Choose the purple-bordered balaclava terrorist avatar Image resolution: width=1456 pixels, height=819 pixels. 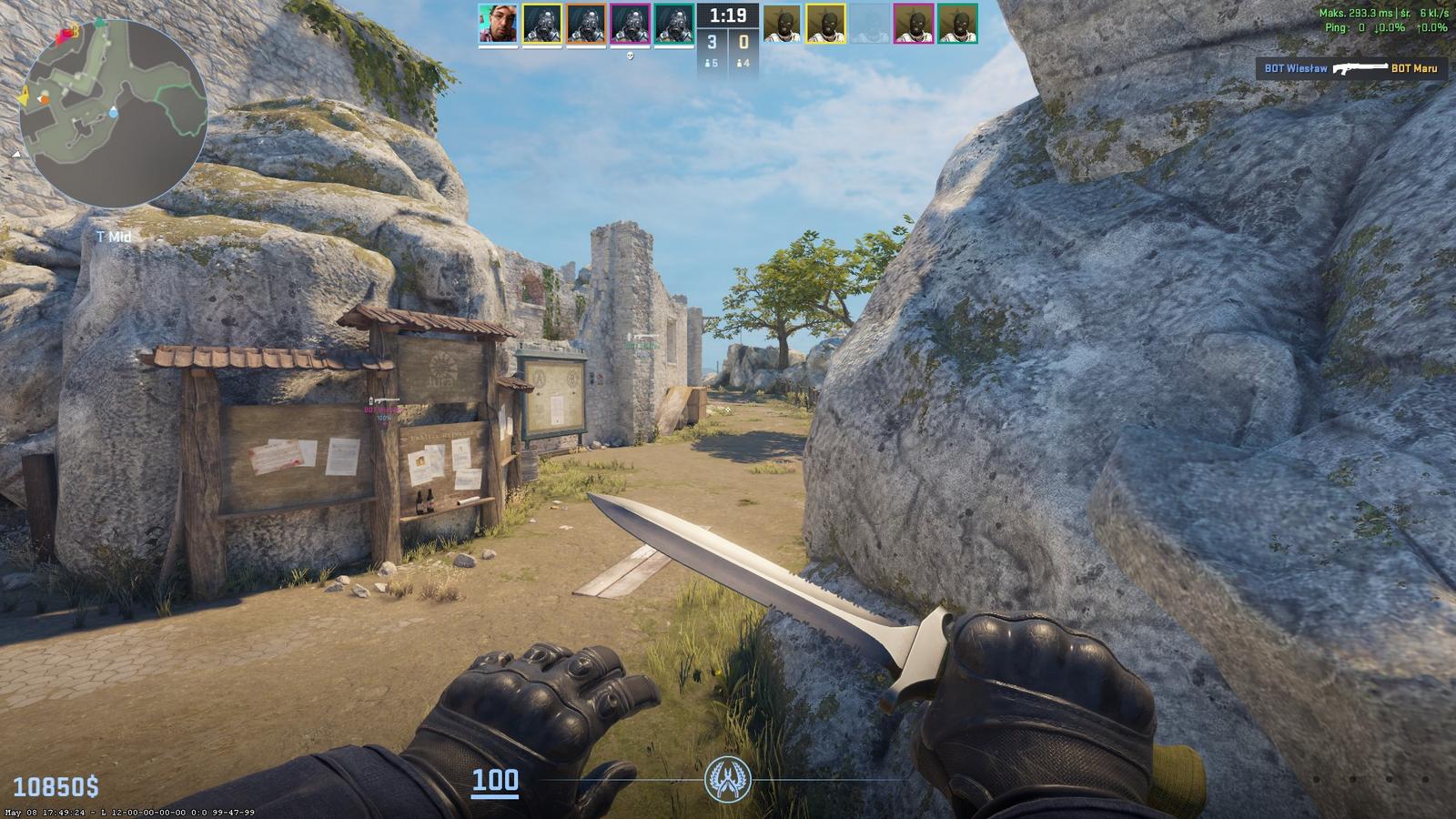tap(914, 24)
